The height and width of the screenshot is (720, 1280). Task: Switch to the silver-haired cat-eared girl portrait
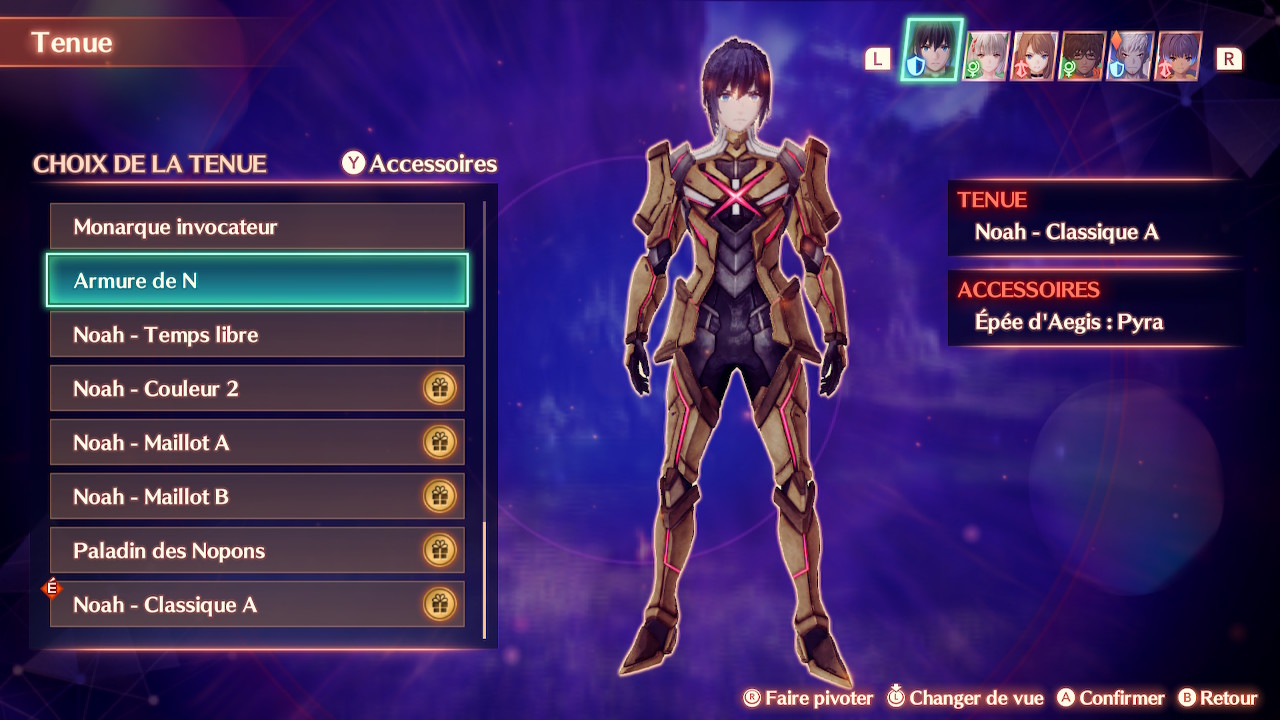click(x=986, y=56)
